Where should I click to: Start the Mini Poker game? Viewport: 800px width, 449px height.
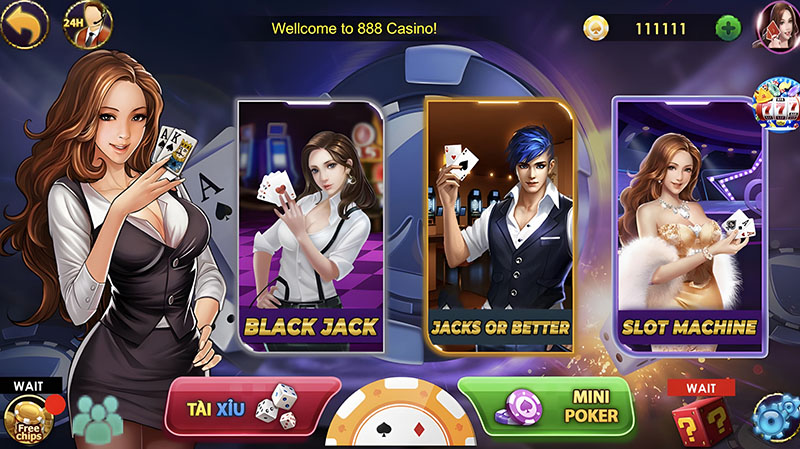click(x=546, y=406)
